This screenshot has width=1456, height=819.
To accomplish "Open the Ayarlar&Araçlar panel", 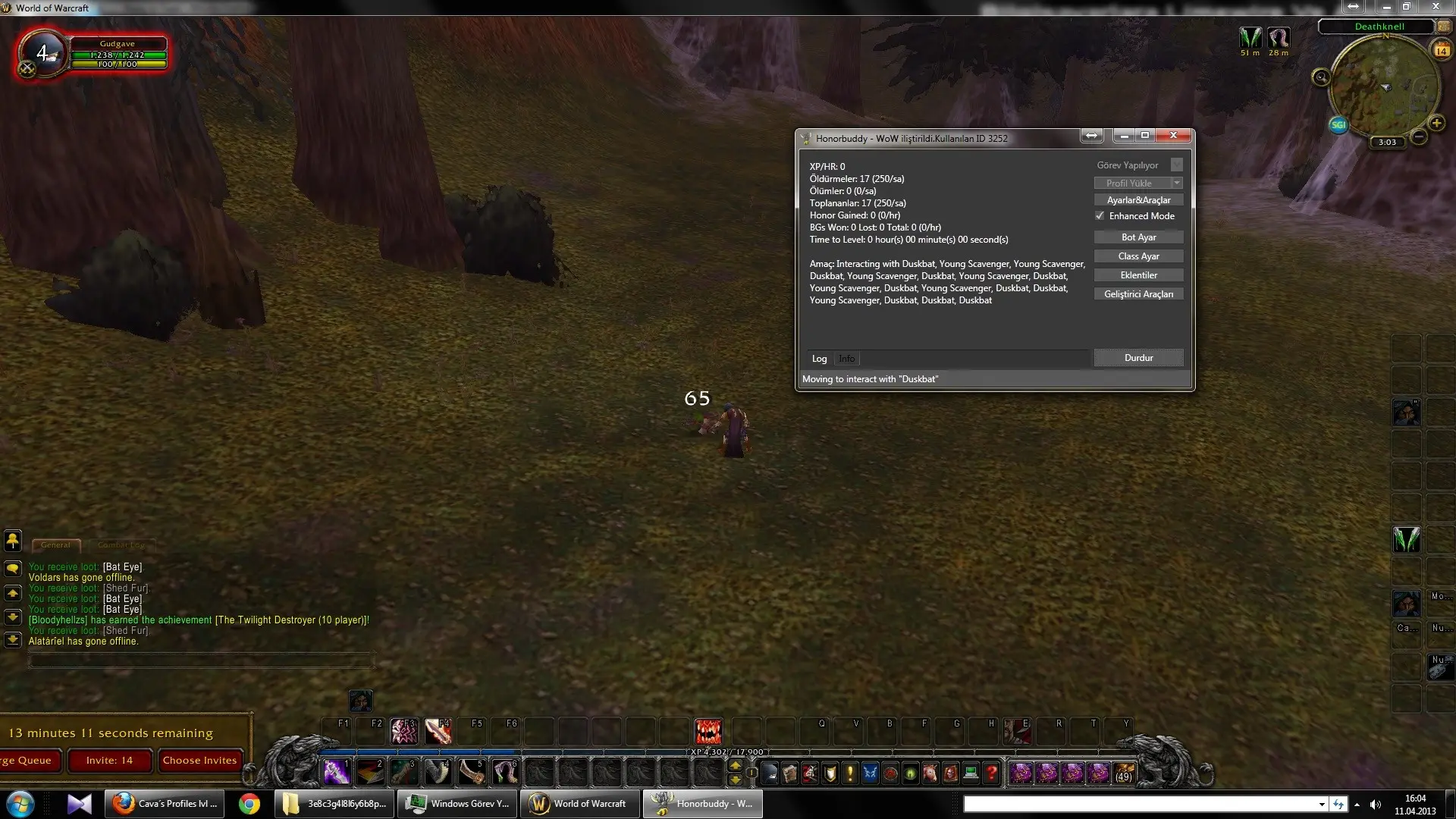I will [1138, 200].
